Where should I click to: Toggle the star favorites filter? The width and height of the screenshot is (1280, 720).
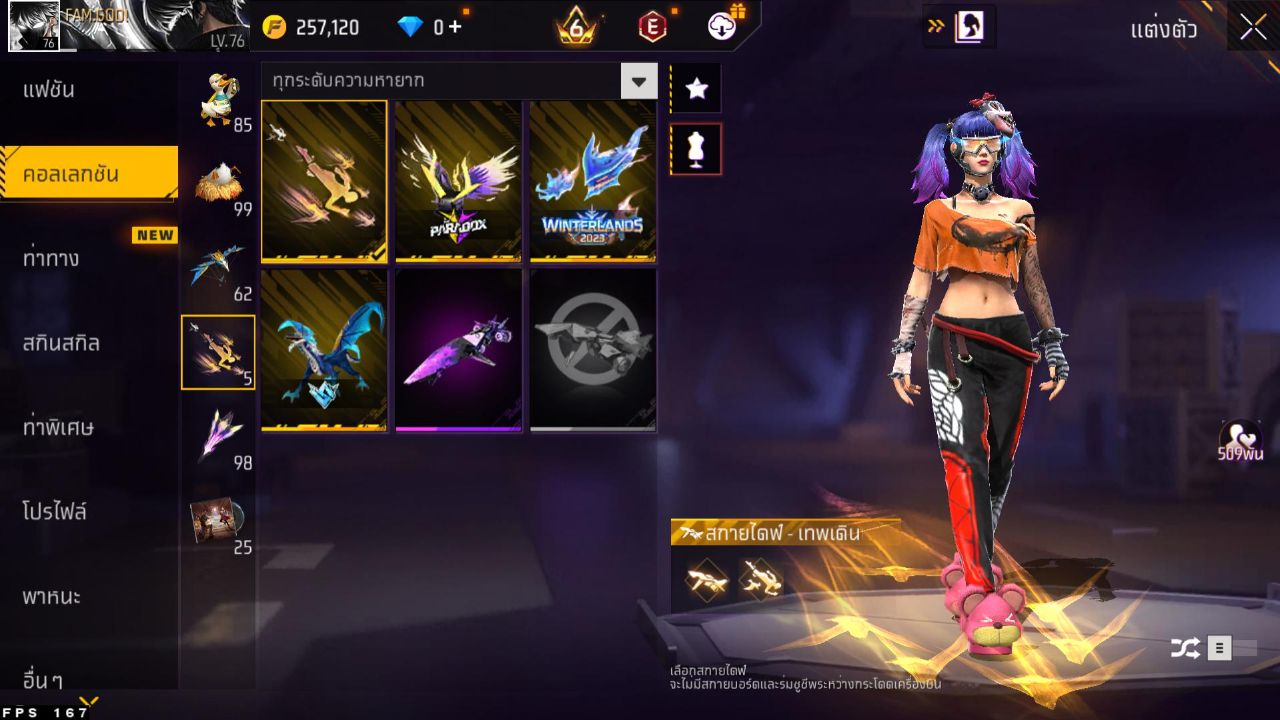696,88
